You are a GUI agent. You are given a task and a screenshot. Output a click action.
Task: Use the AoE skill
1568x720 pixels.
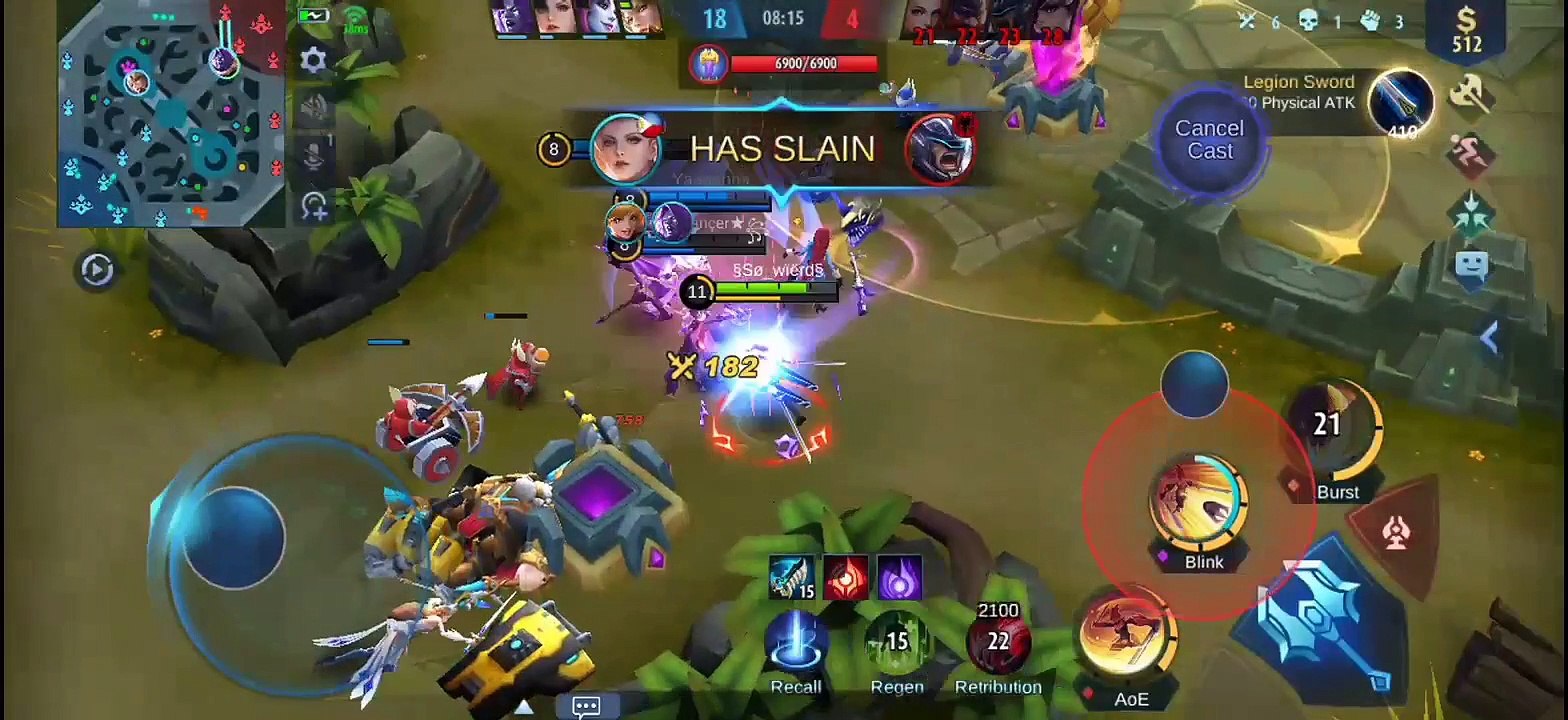coord(1127,636)
